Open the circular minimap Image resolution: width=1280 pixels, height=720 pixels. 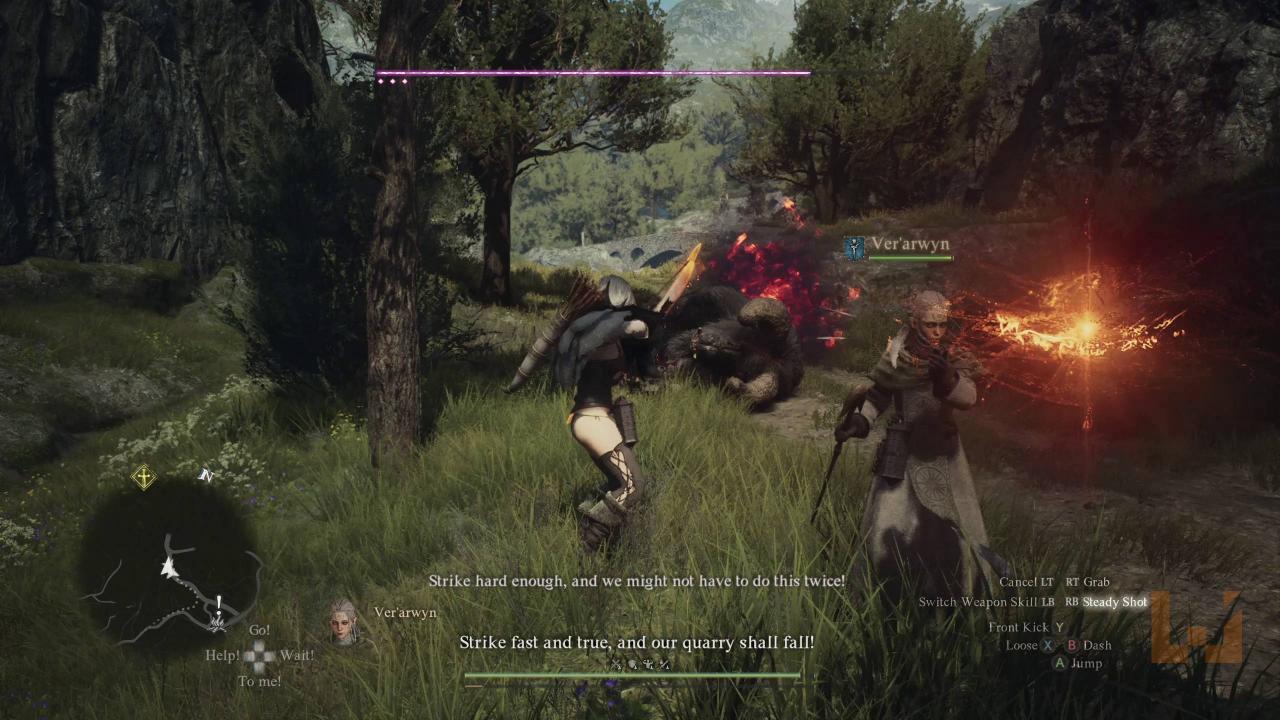click(168, 567)
